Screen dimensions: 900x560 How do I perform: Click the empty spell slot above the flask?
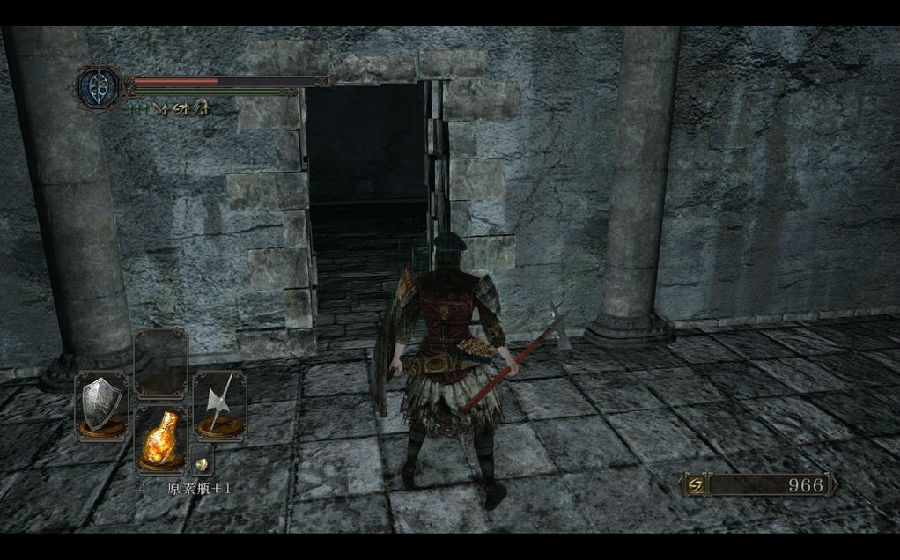tap(160, 363)
